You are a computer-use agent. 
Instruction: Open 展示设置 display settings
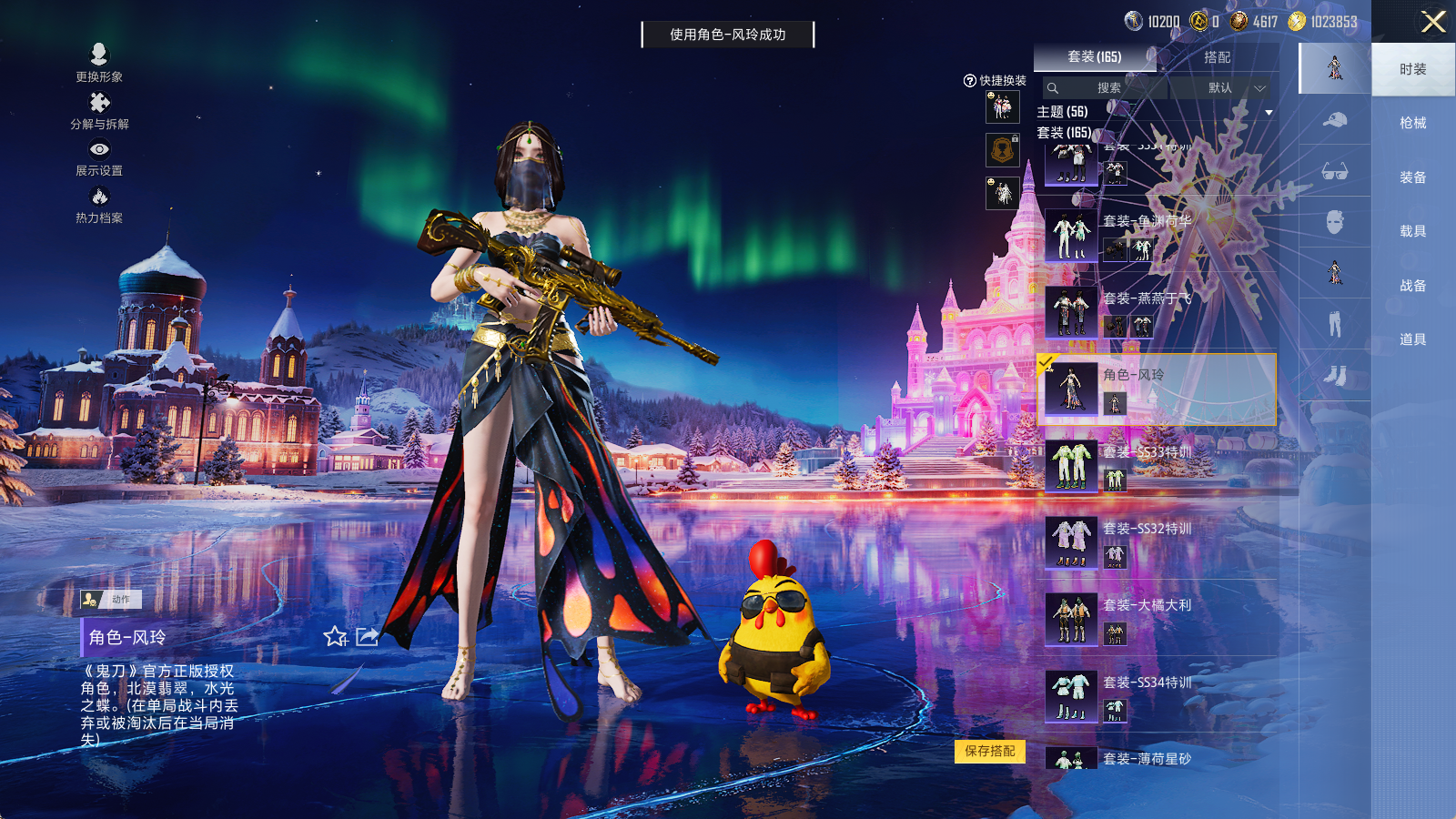pyautogui.click(x=99, y=157)
